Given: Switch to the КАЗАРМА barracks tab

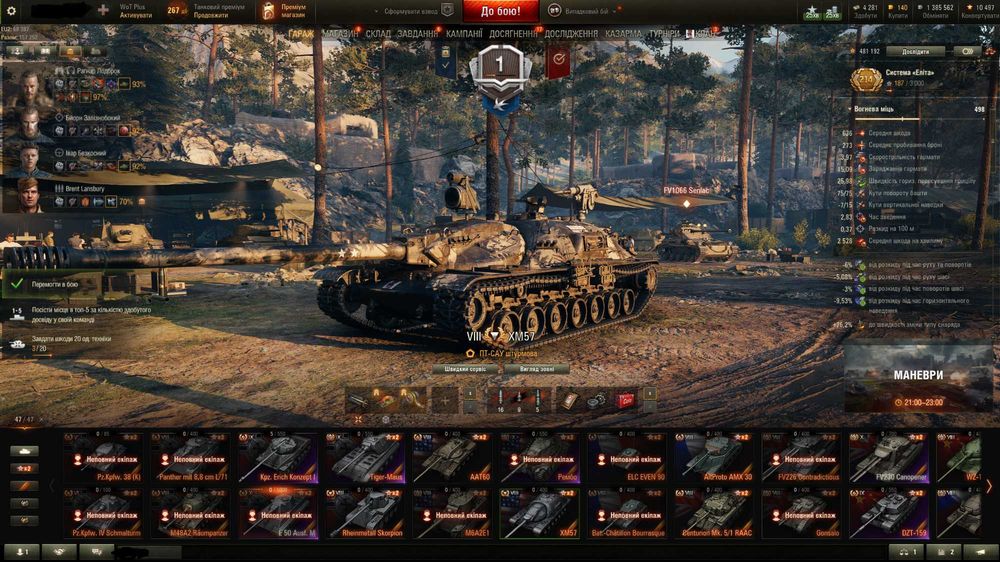Looking at the screenshot, I should (624, 34).
